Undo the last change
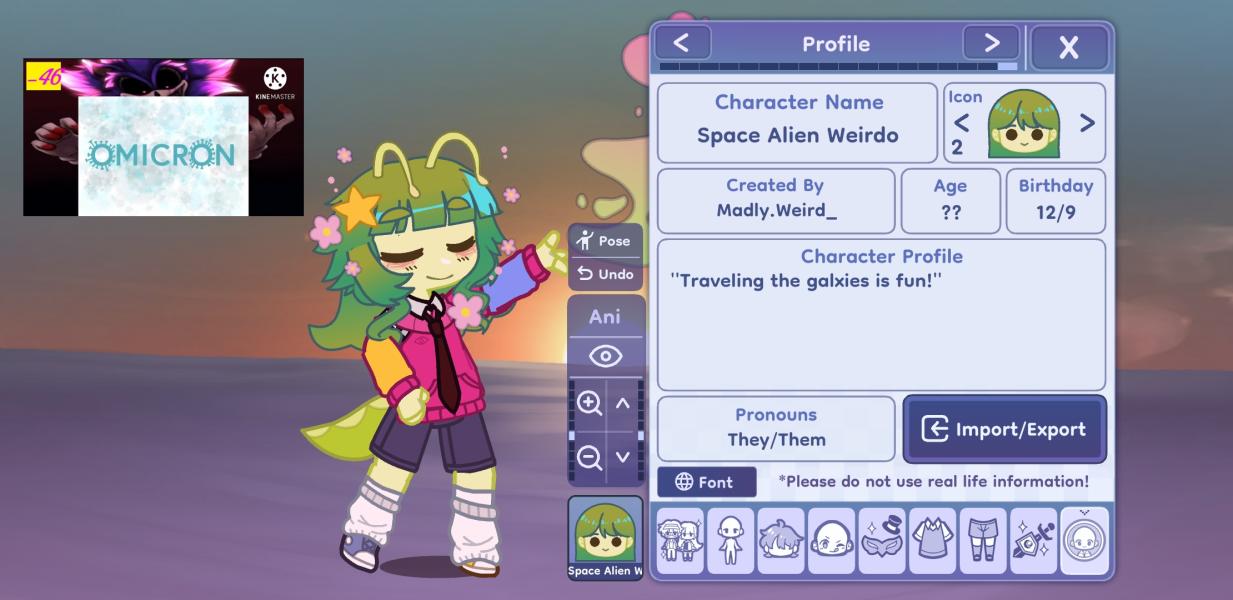 pyautogui.click(x=605, y=274)
